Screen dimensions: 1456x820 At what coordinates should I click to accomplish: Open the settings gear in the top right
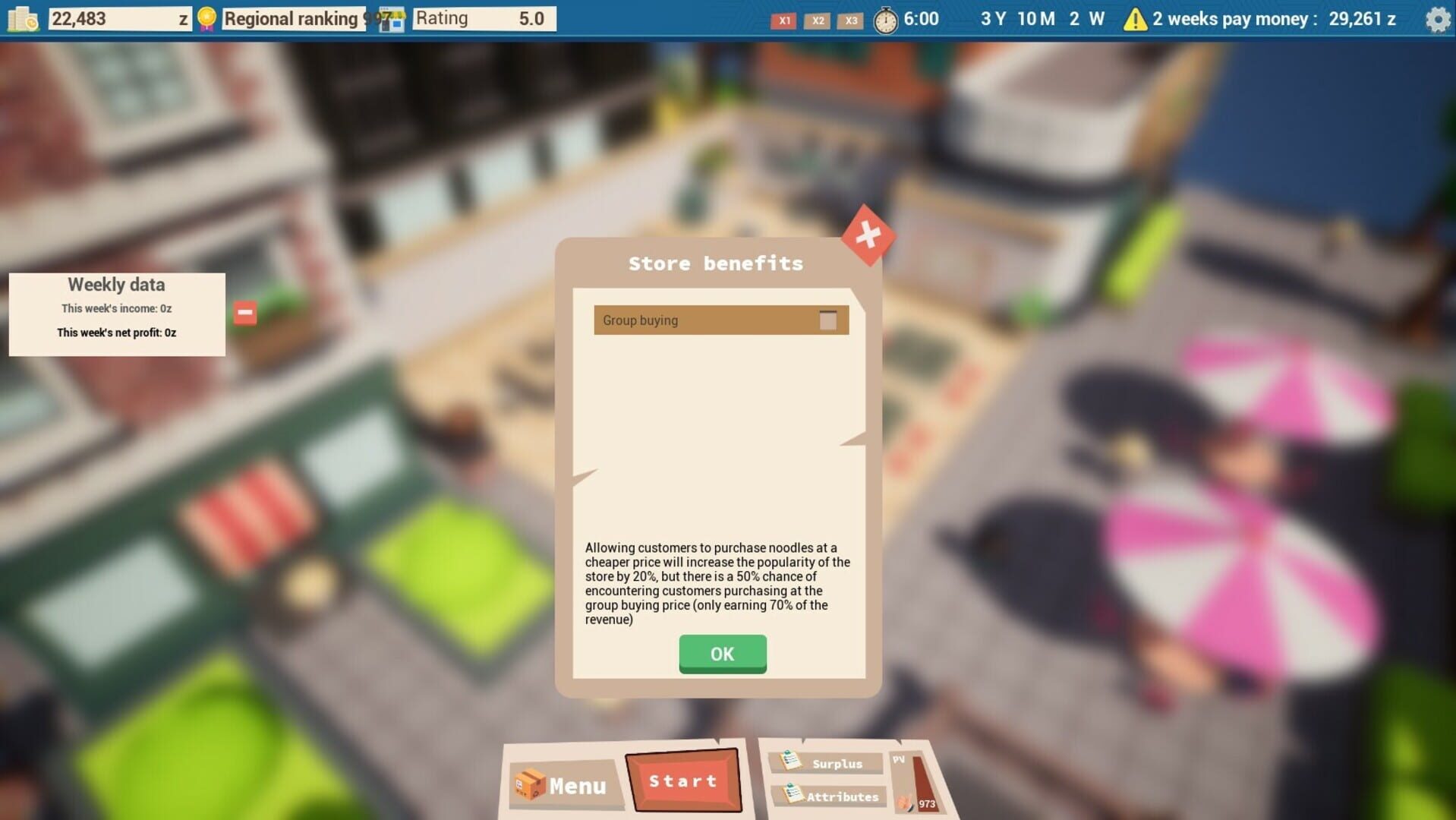(x=1437, y=20)
